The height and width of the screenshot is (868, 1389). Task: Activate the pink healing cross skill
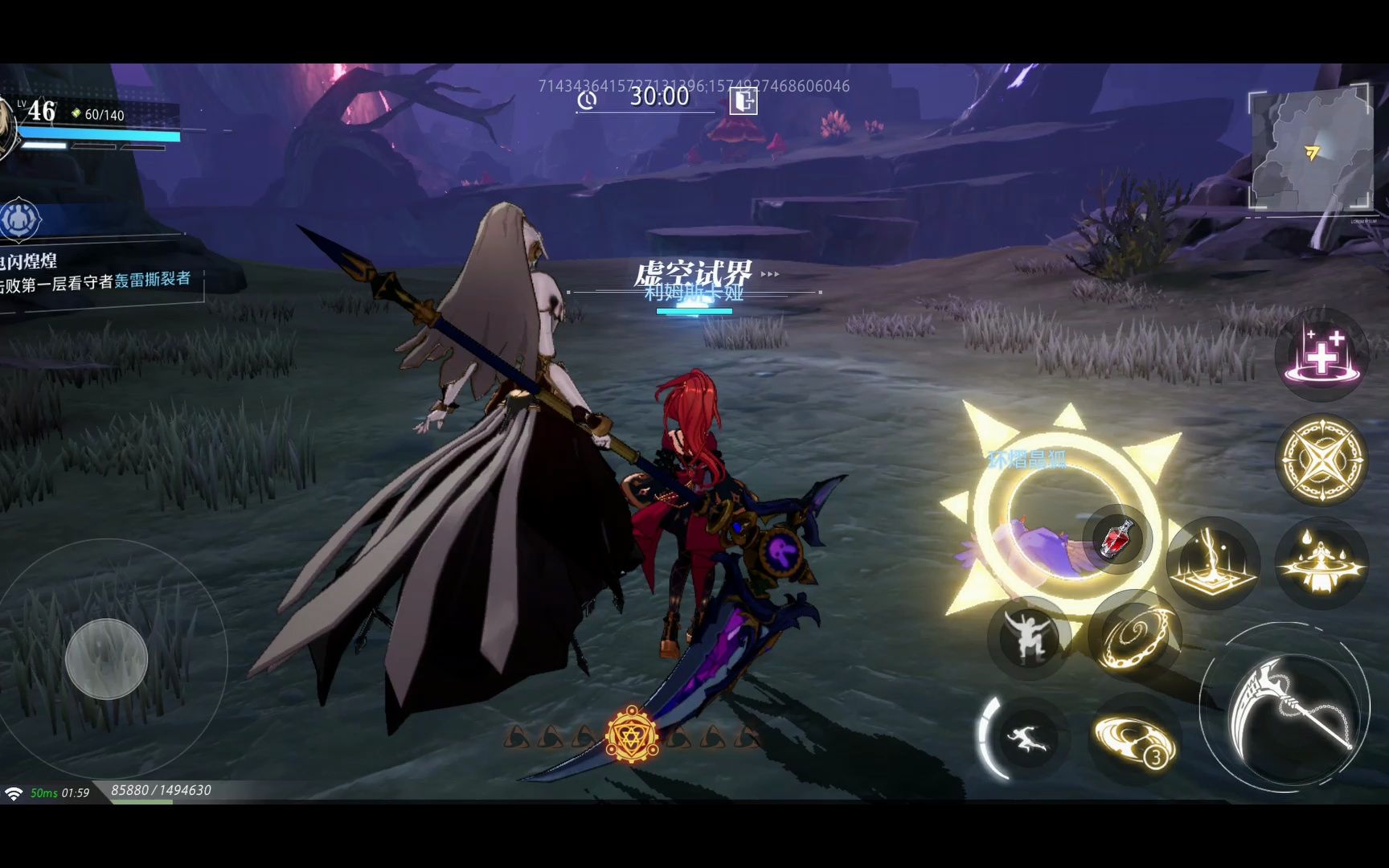pyautogui.click(x=1321, y=355)
